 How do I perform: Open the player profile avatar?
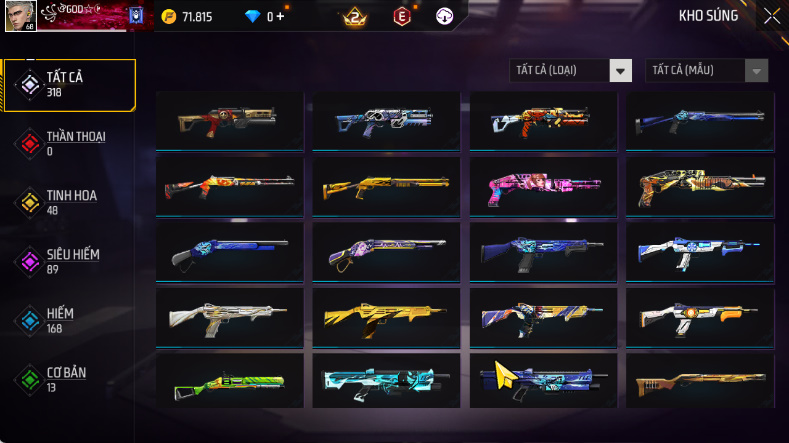click(x=20, y=15)
